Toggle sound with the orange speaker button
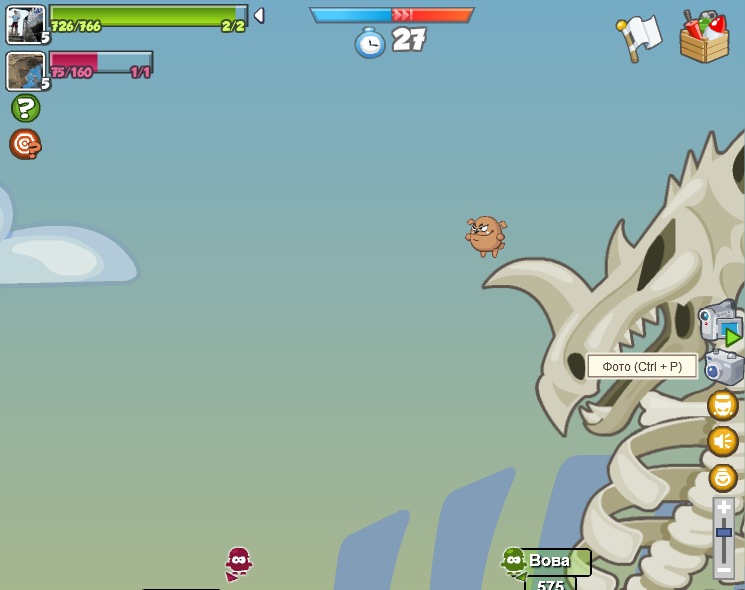Viewport: 745px width, 590px height. point(722,441)
